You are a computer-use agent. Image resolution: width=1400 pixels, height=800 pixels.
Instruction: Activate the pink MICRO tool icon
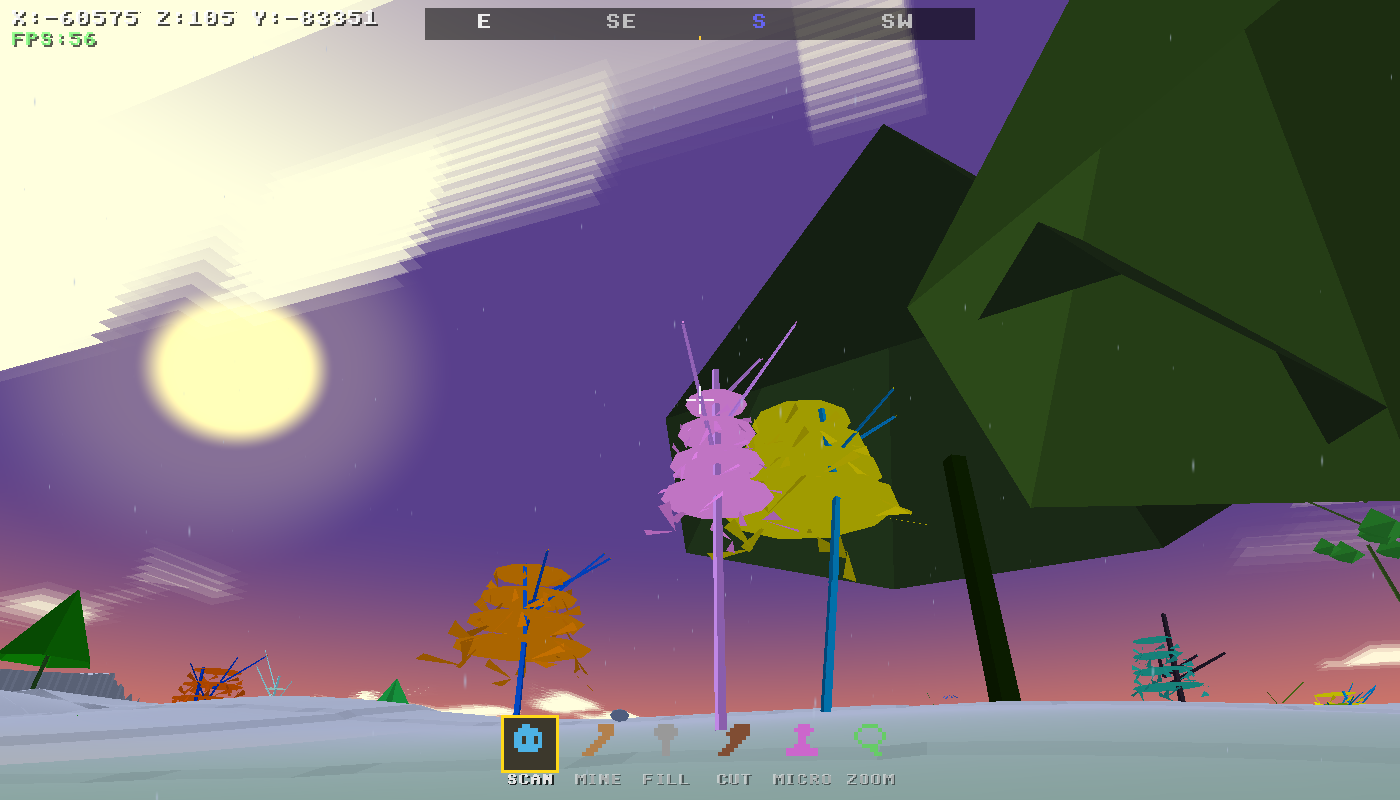(801, 742)
